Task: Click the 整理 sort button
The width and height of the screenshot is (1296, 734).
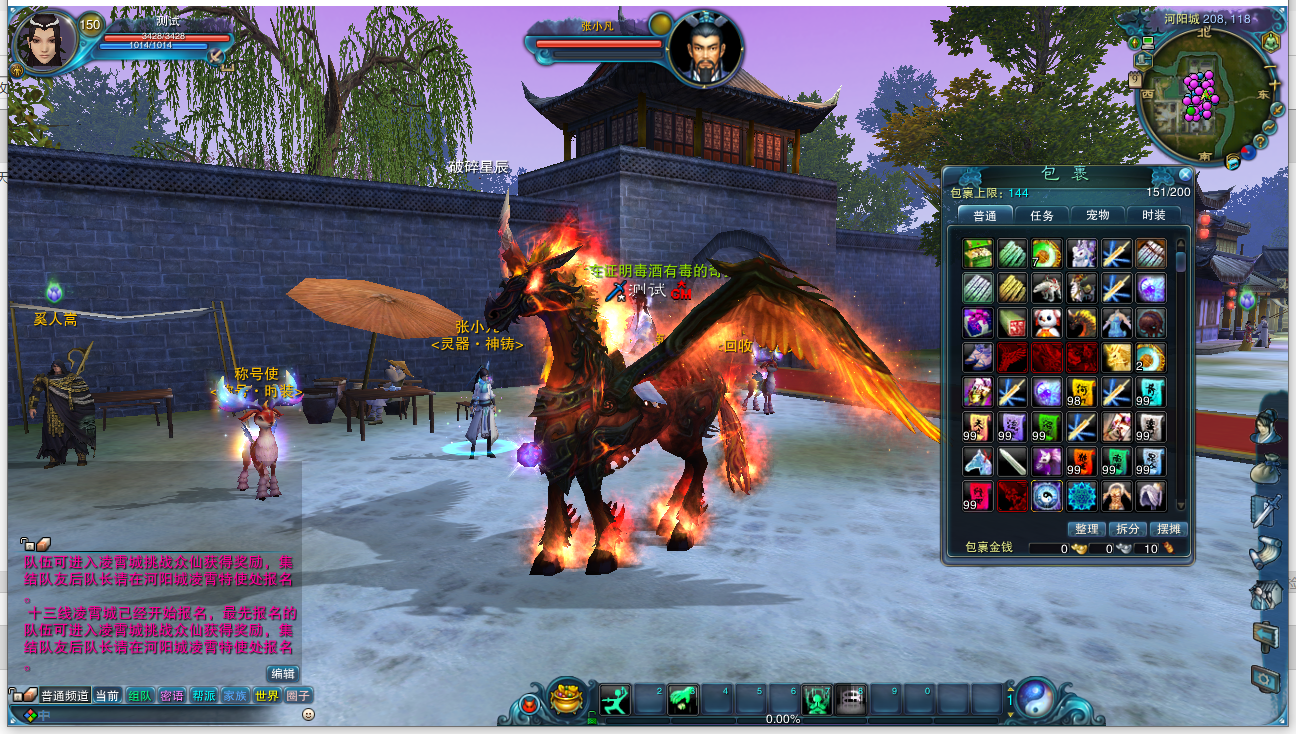Action: click(1085, 529)
